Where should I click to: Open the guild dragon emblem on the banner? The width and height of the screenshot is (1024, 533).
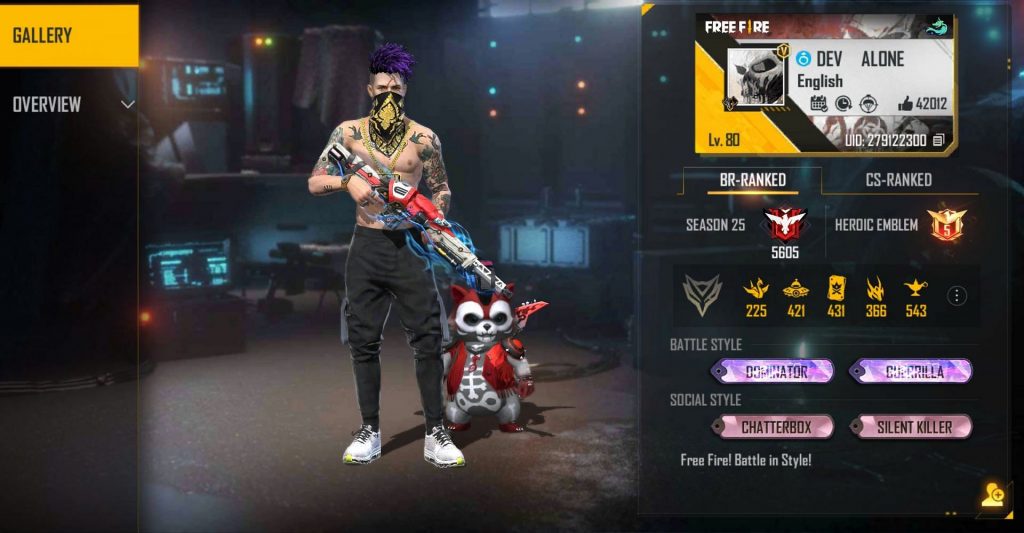(937, 28)
